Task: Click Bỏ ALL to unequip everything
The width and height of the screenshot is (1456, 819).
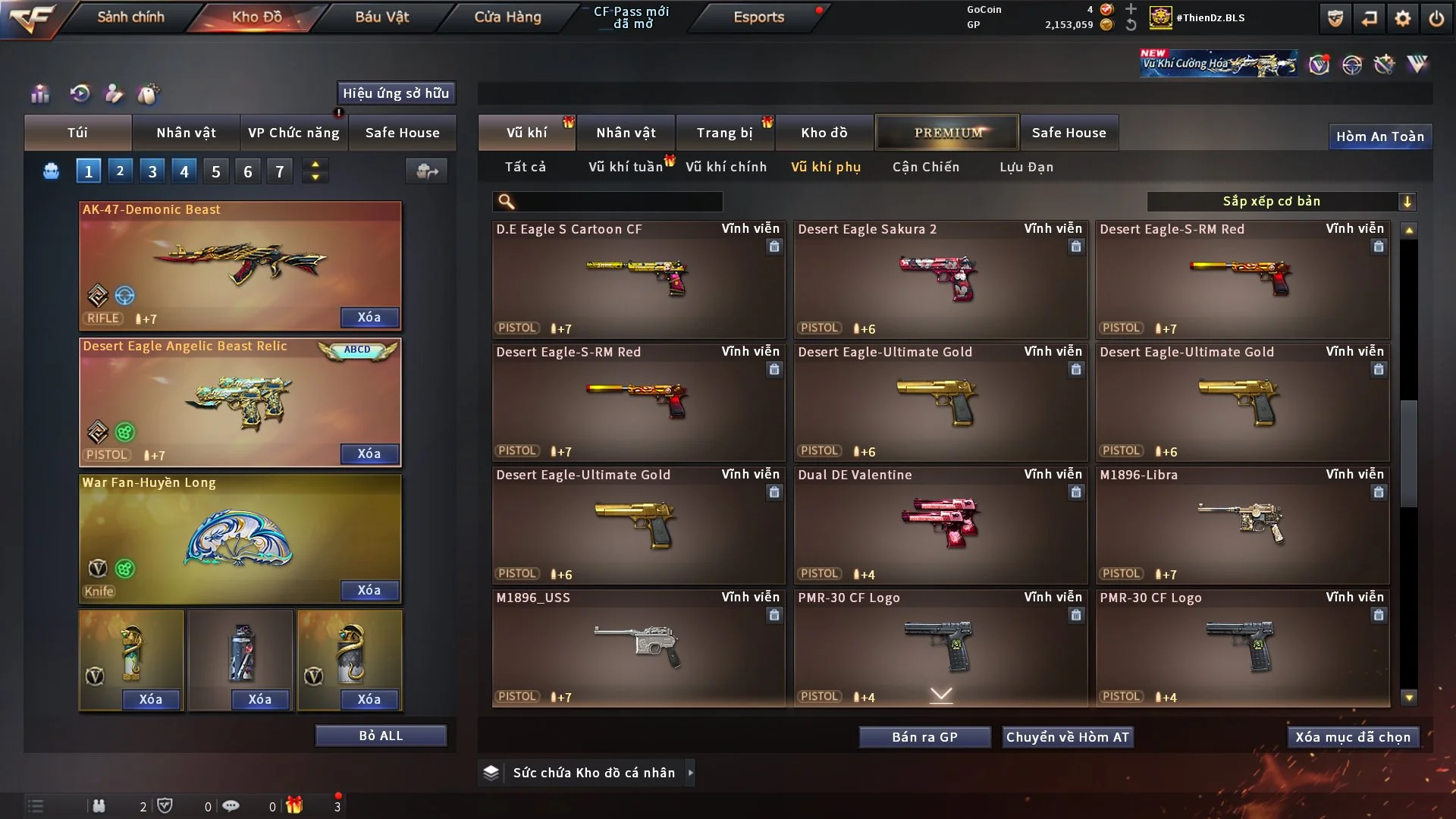Action: tap(381, 736)
